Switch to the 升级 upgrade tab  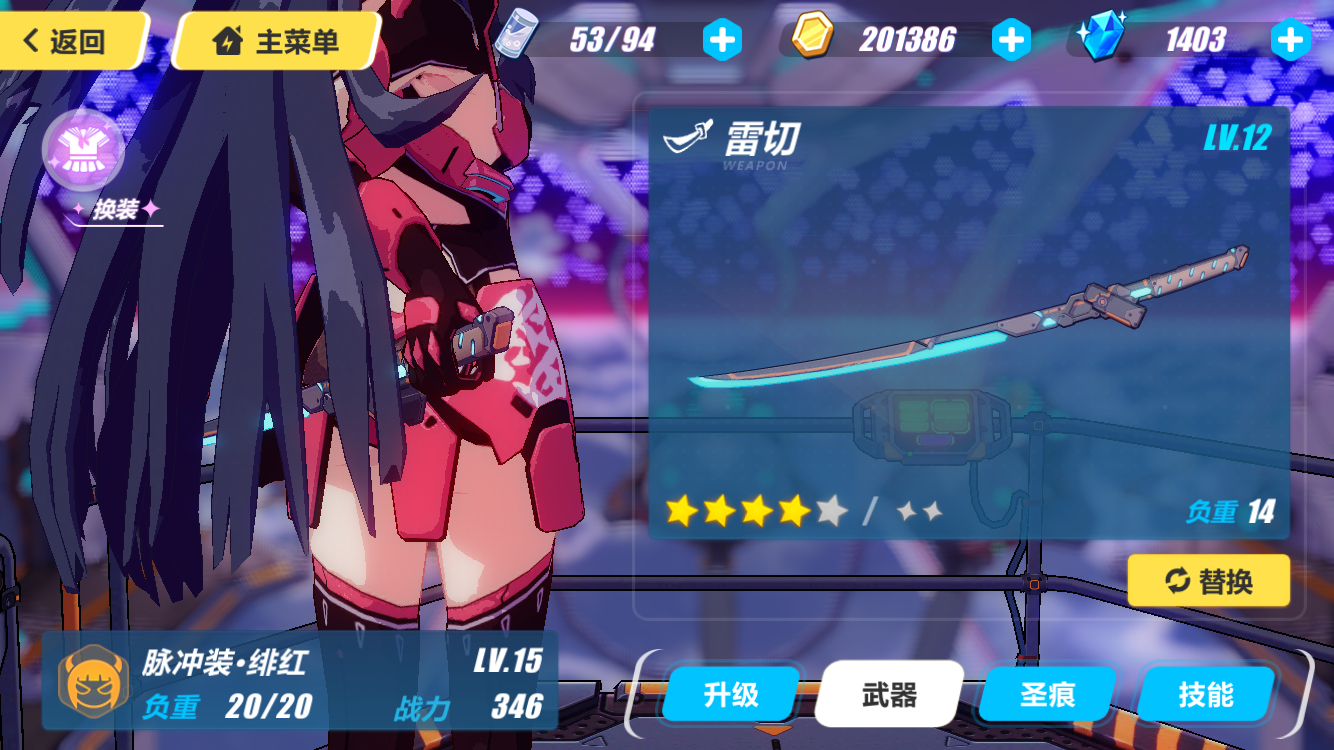tap(731, 694)
